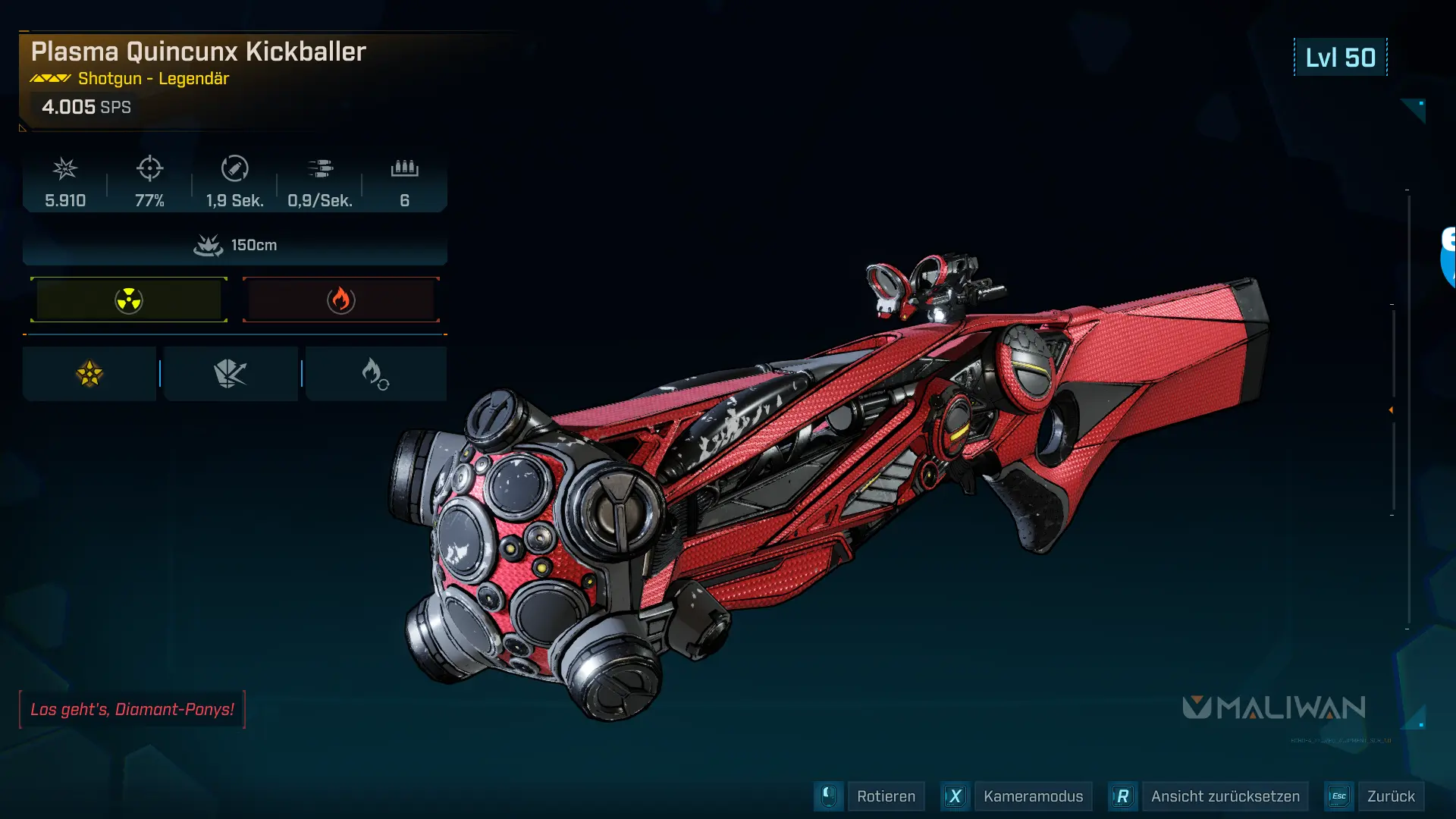Select the incendiary fire element mode

(340, 300)
